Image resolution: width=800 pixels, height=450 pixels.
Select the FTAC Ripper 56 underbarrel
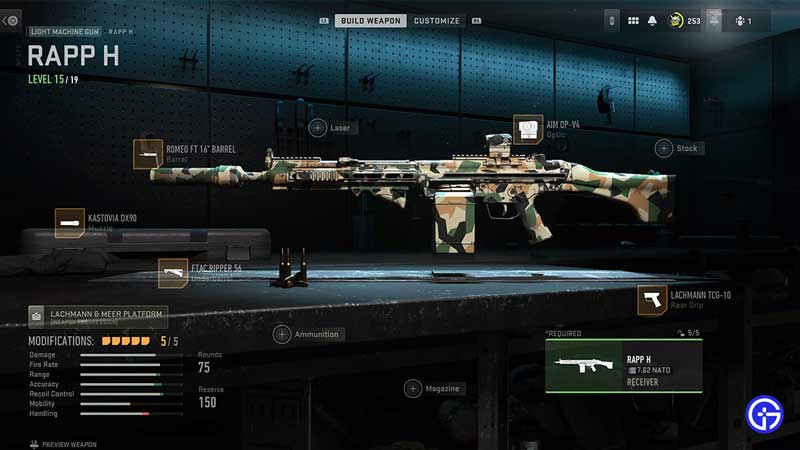[x=173, y=273]
